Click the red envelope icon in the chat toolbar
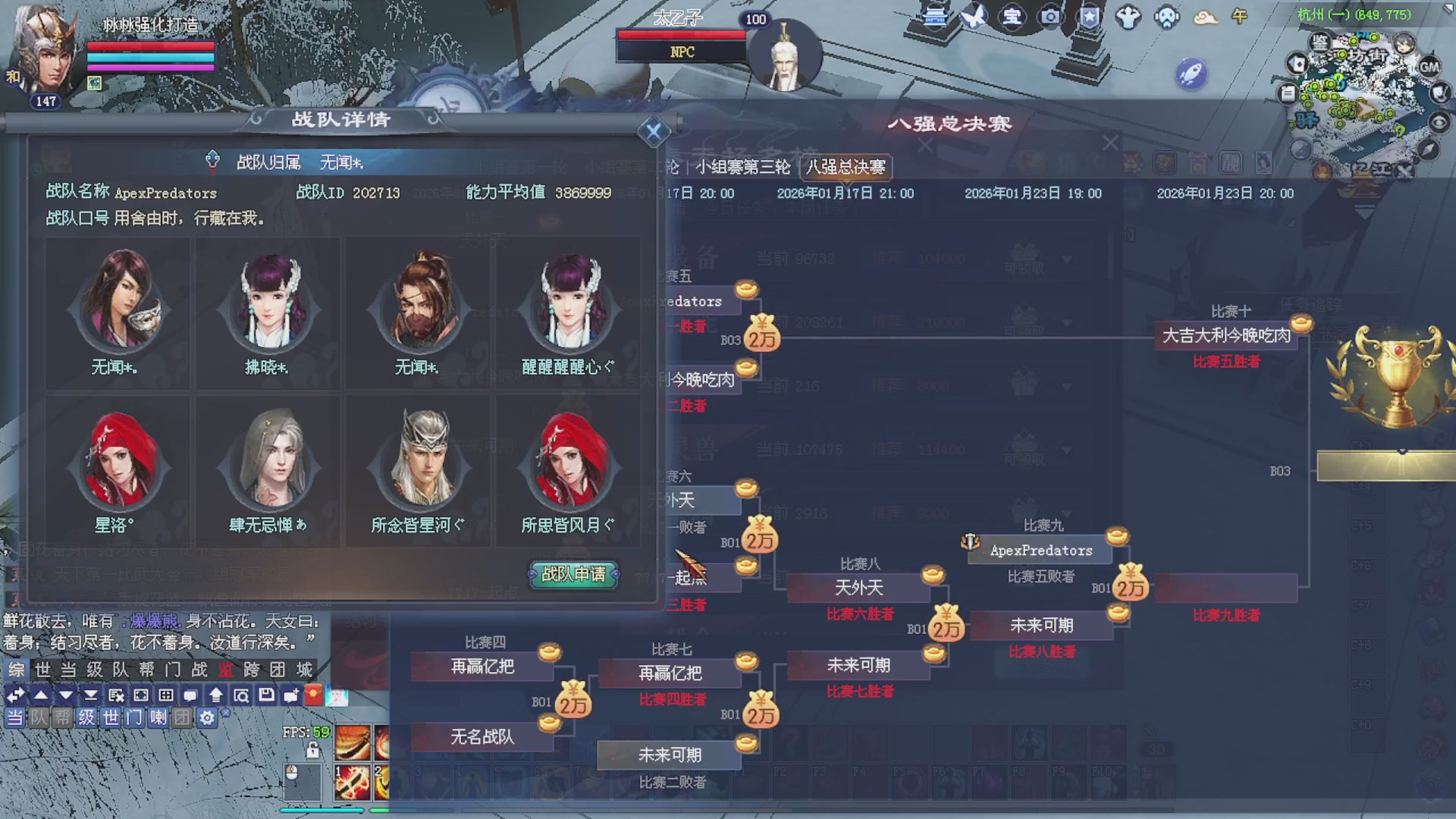 (x=314, y=694)
